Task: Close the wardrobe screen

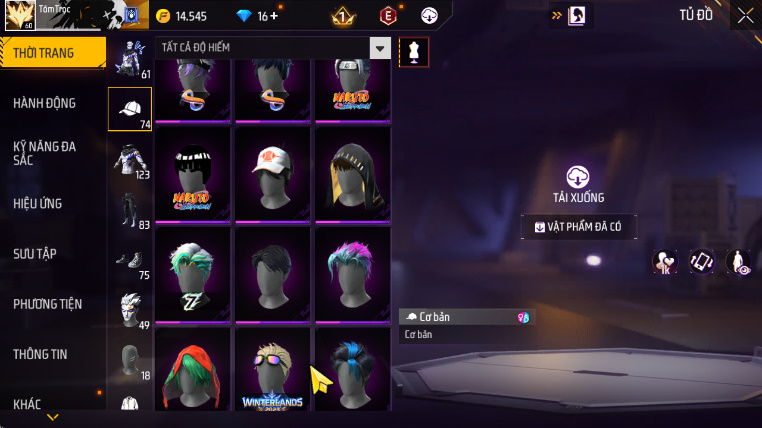Action: (745, 15)
